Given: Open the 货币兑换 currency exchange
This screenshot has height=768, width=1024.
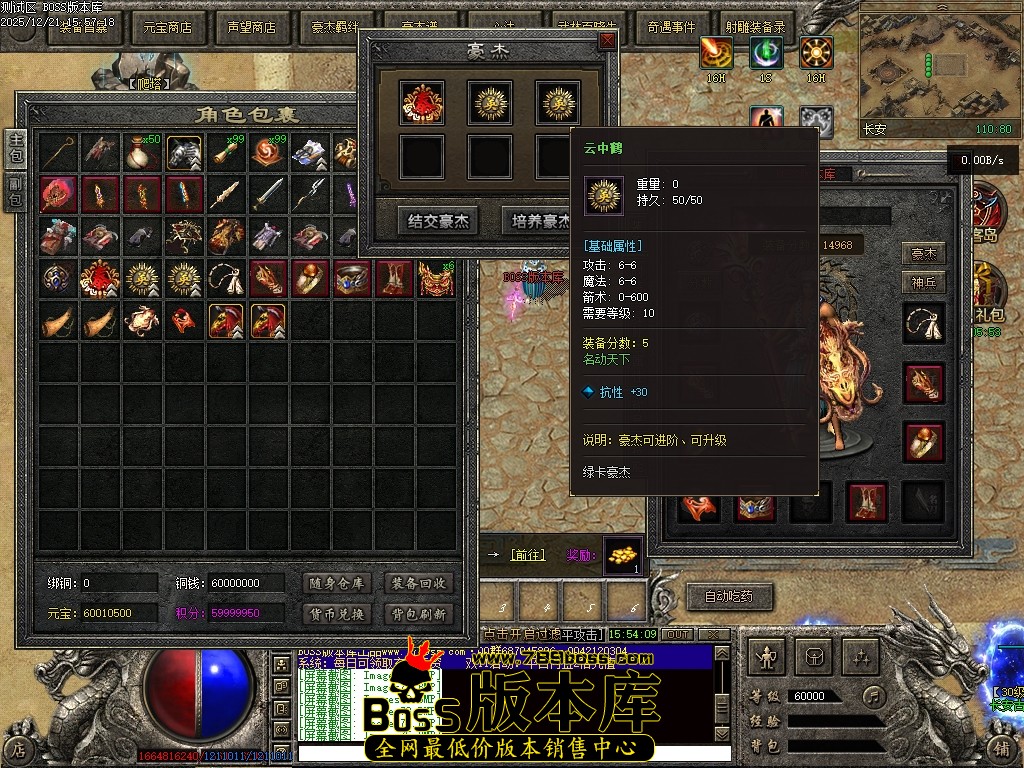Looking at the screenshot, I should [336, 614].
